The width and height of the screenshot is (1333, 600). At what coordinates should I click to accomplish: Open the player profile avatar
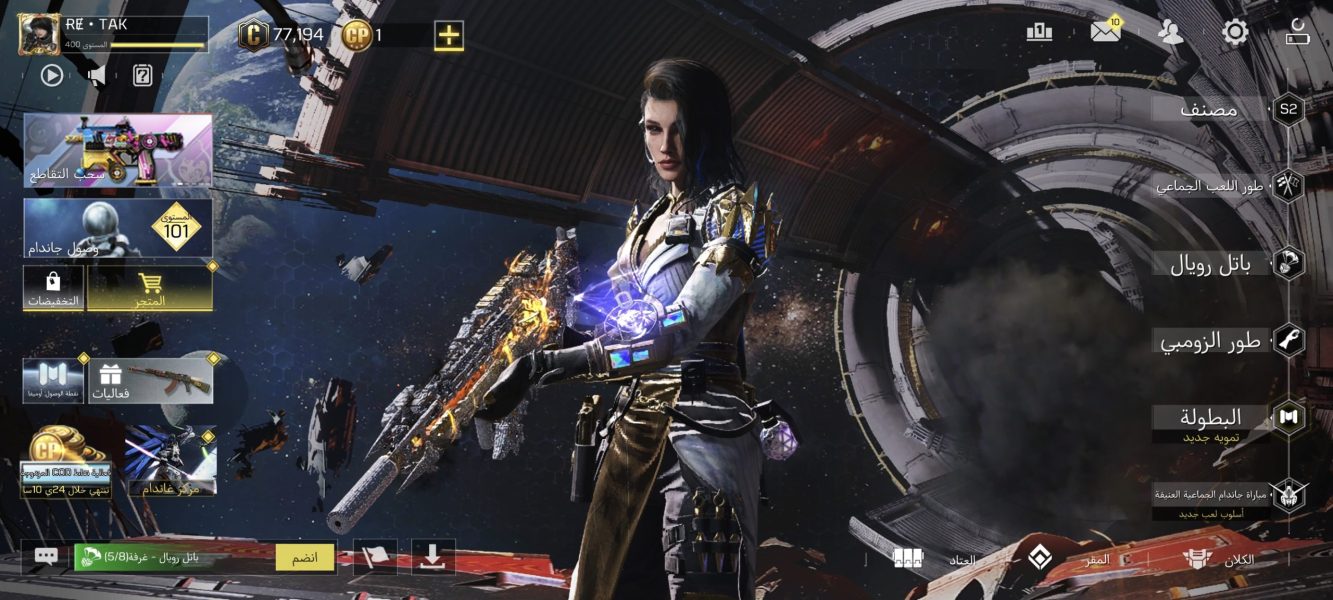39,34
